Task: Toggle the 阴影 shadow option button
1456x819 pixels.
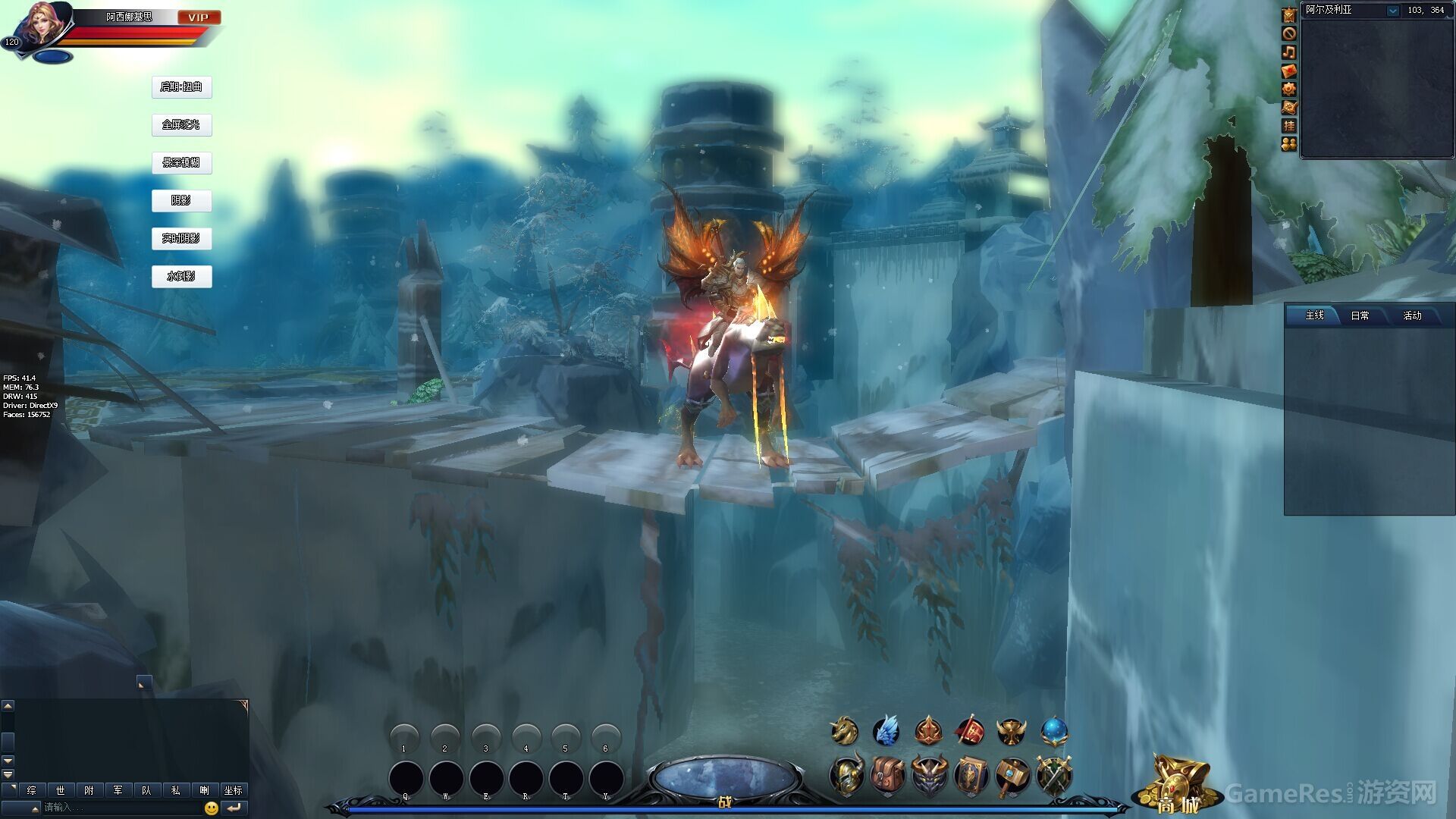Action: pos(181,201)
